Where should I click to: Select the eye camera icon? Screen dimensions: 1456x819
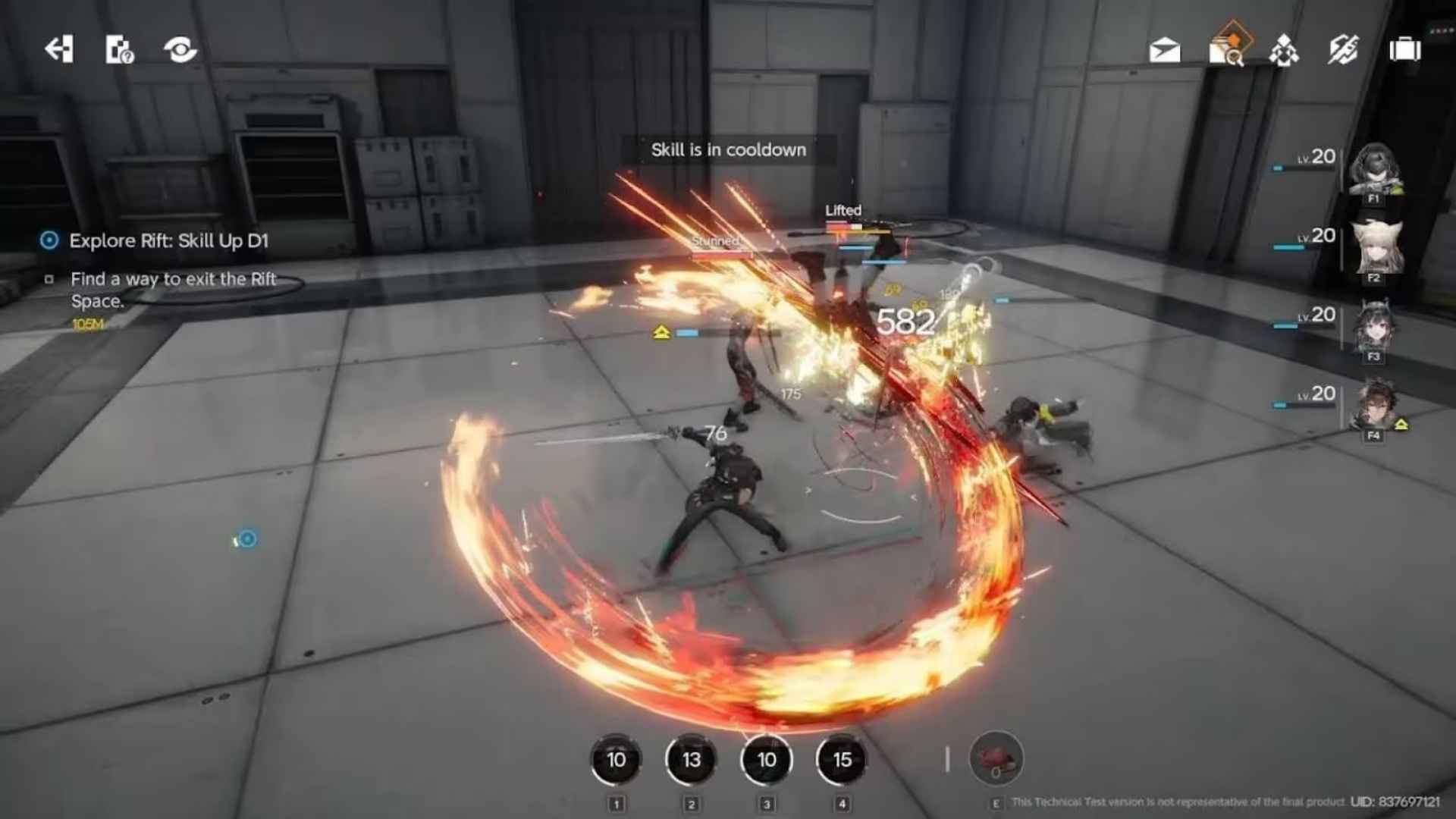click(x=179, y=51)
